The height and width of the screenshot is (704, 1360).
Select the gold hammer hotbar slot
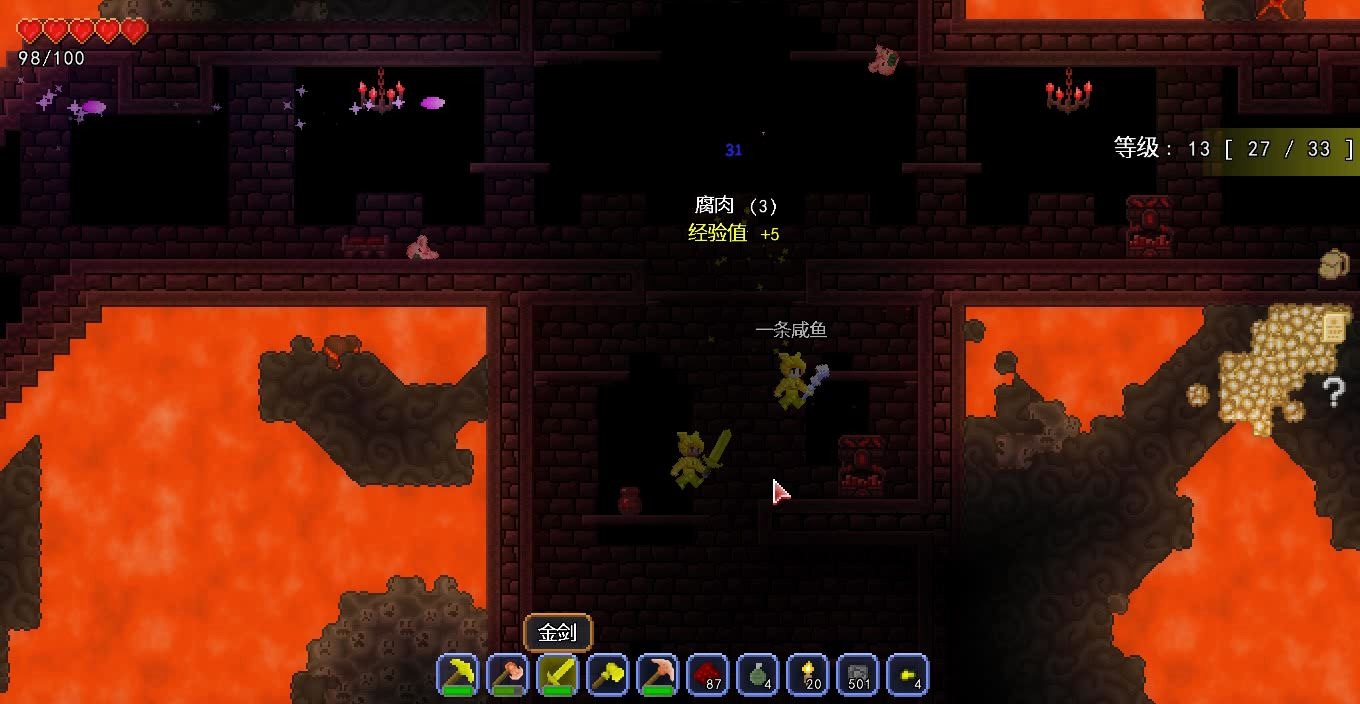(608, 675)
